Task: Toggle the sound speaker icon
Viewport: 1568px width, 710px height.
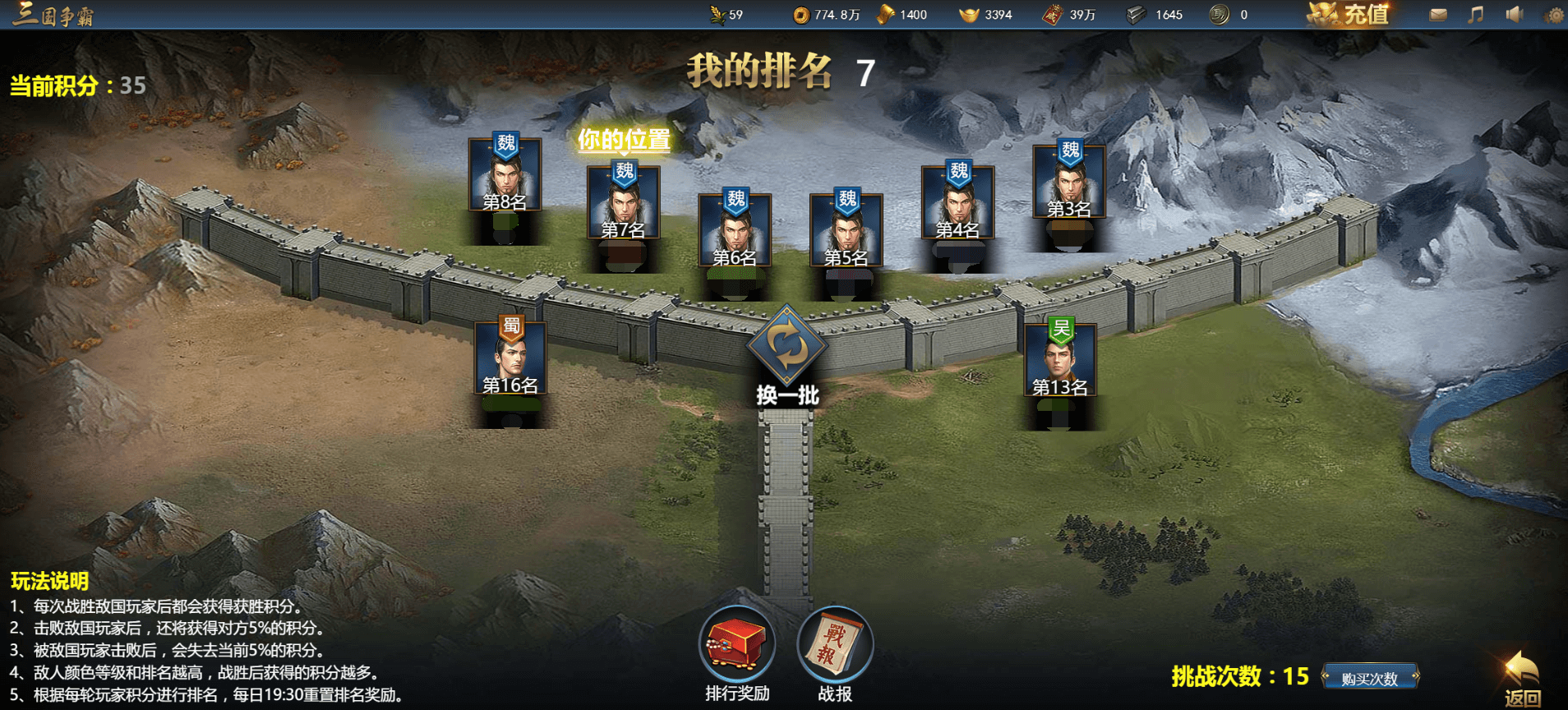Action: (x=1514, y=14)
